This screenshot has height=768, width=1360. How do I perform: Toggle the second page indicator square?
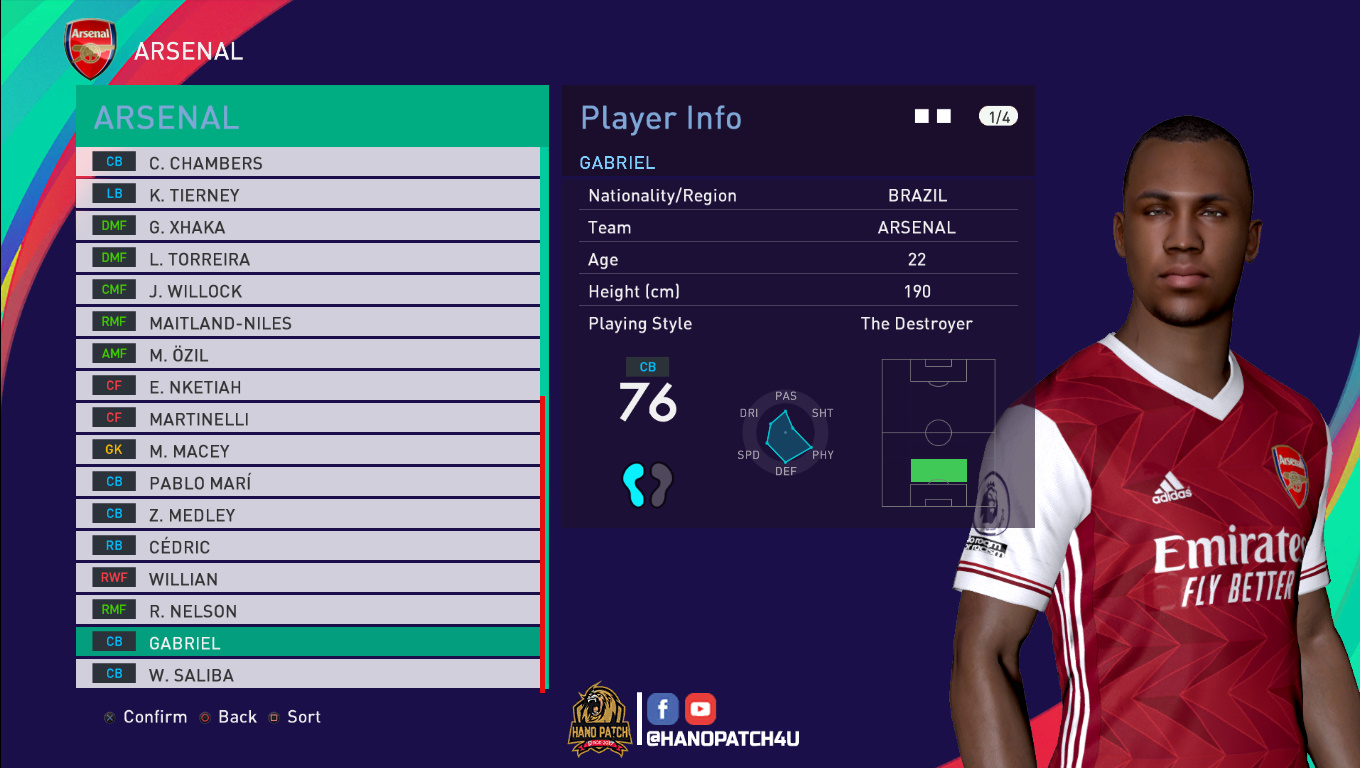coord(942,115)
